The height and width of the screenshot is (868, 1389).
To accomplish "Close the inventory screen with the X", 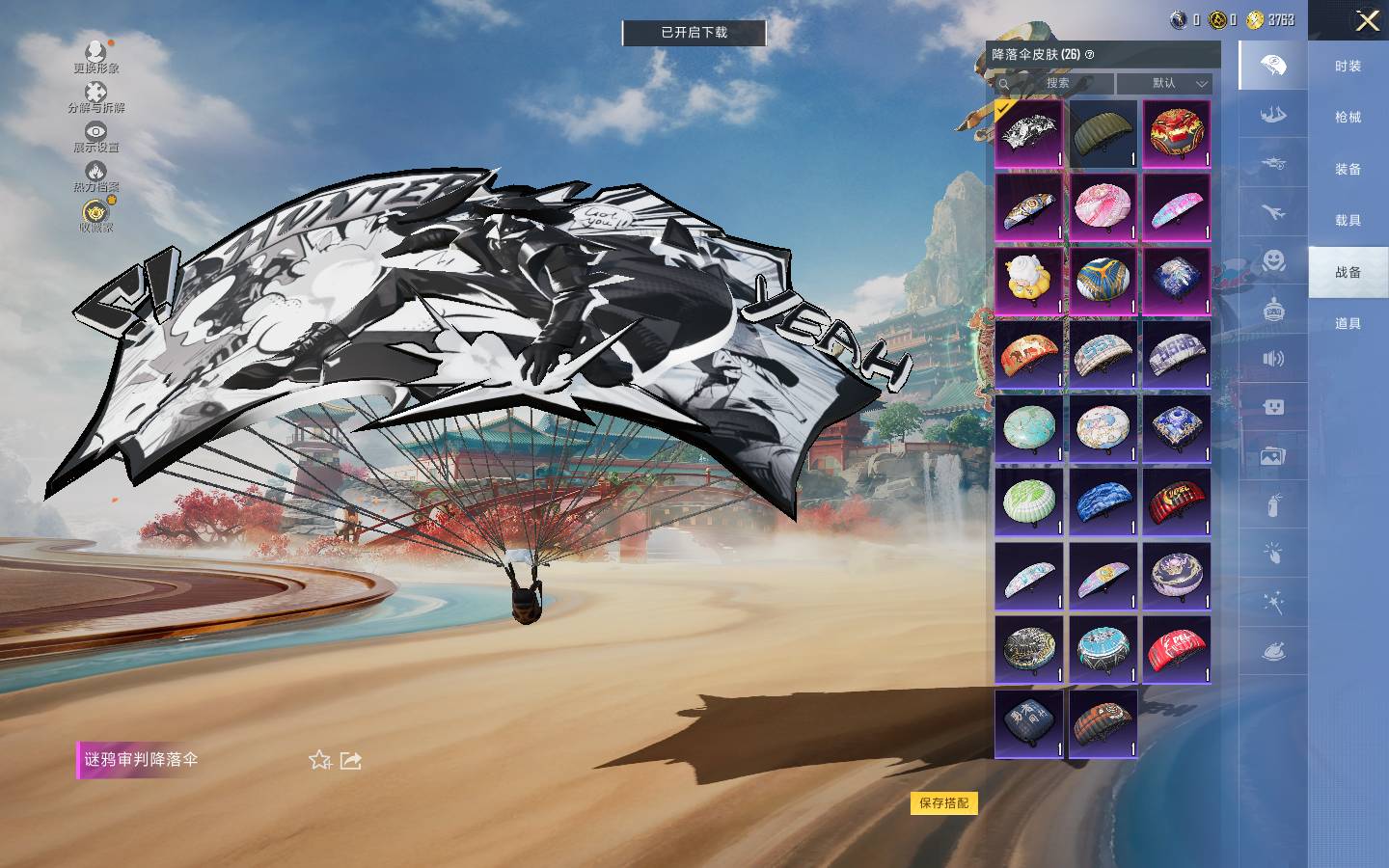I will (1367, 20).
